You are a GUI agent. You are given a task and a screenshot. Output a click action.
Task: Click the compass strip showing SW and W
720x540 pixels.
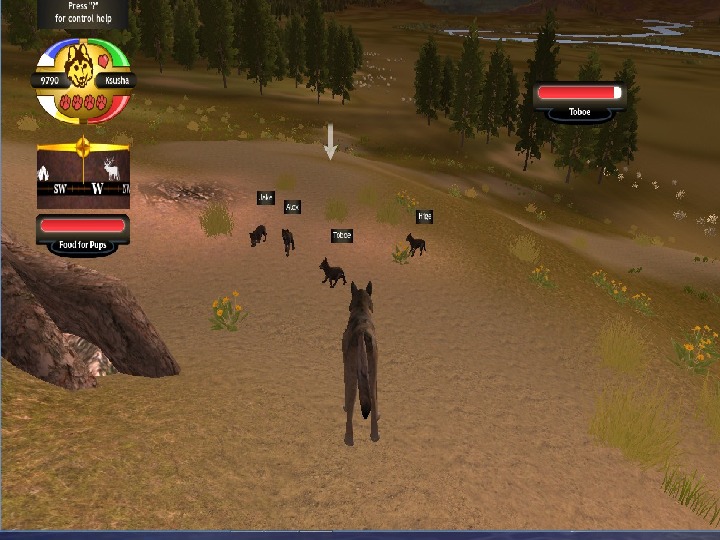84,188
